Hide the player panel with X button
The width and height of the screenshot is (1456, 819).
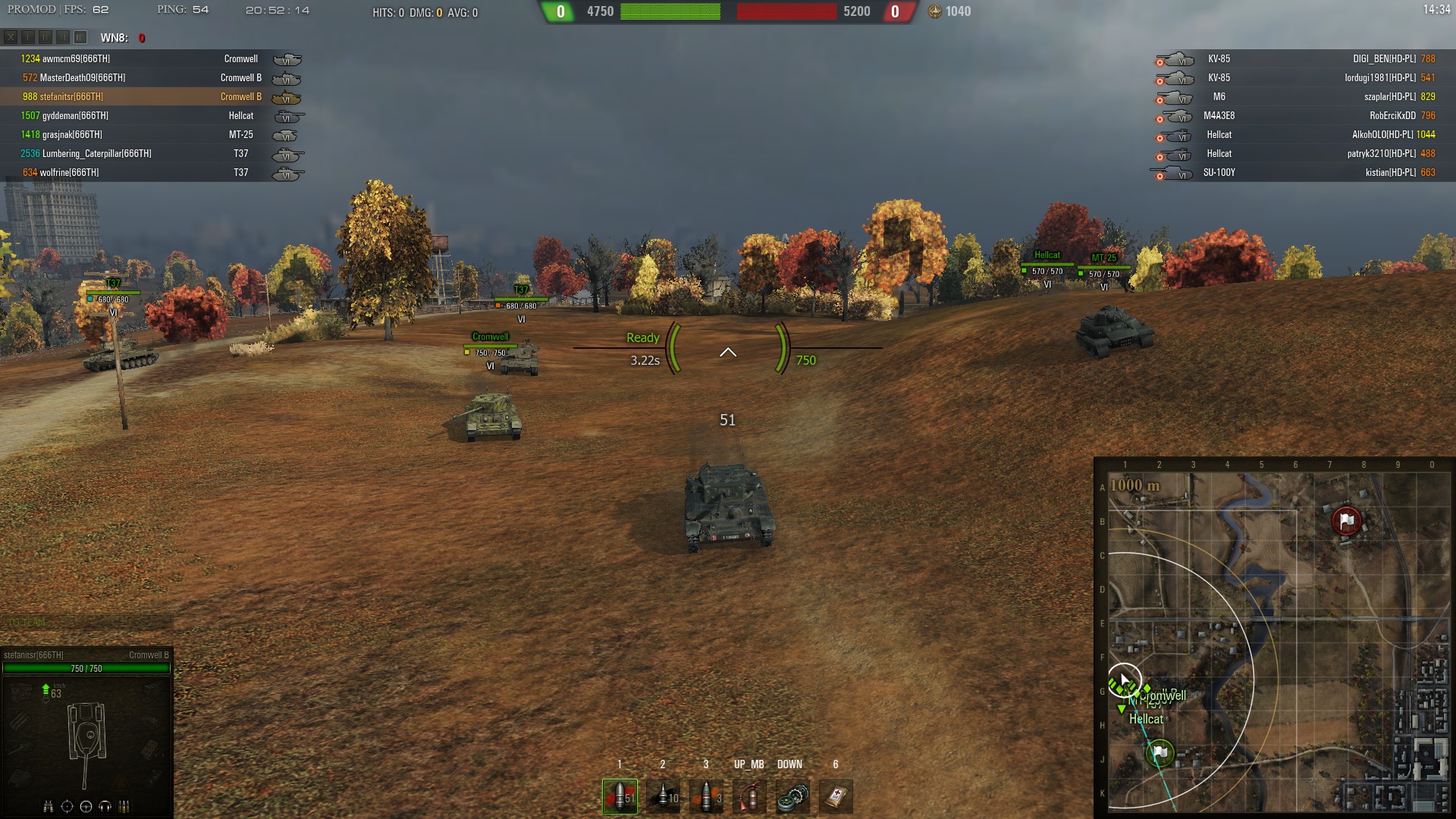[x=11, y=37]
